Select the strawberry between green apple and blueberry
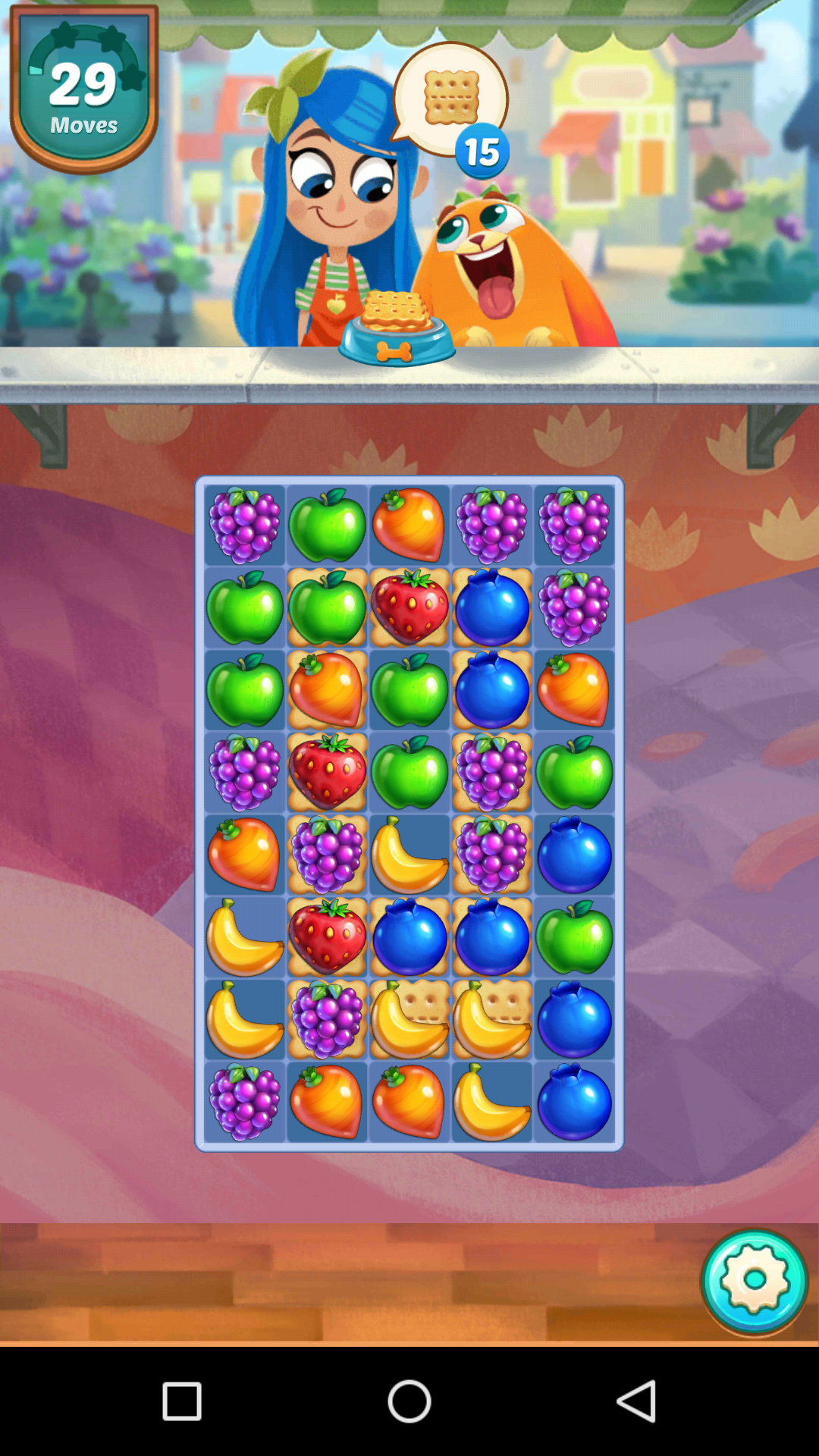Image resolution: width=819 pixels, height=1456 pixels. [409, 608]
